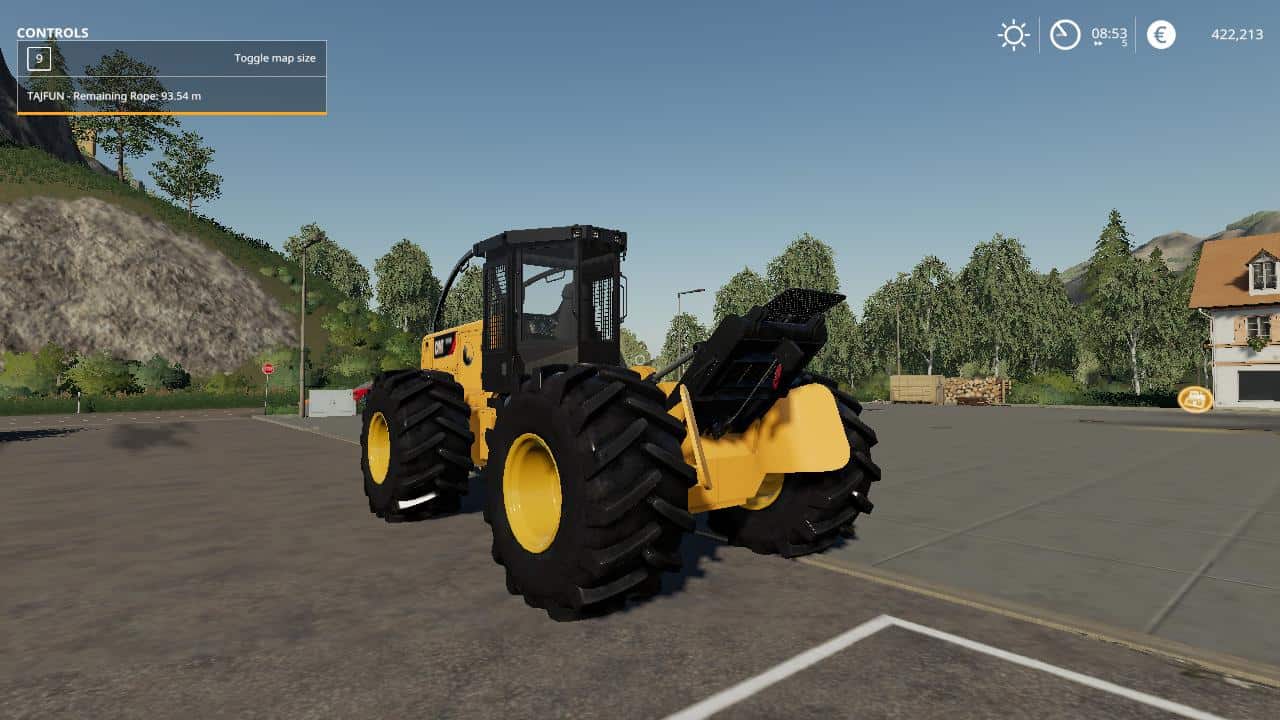This screenshot has width=1280, height=720.
Task: Click the Euro currency coin icon
Action: pyautogui.click(x=1160, y=35)
